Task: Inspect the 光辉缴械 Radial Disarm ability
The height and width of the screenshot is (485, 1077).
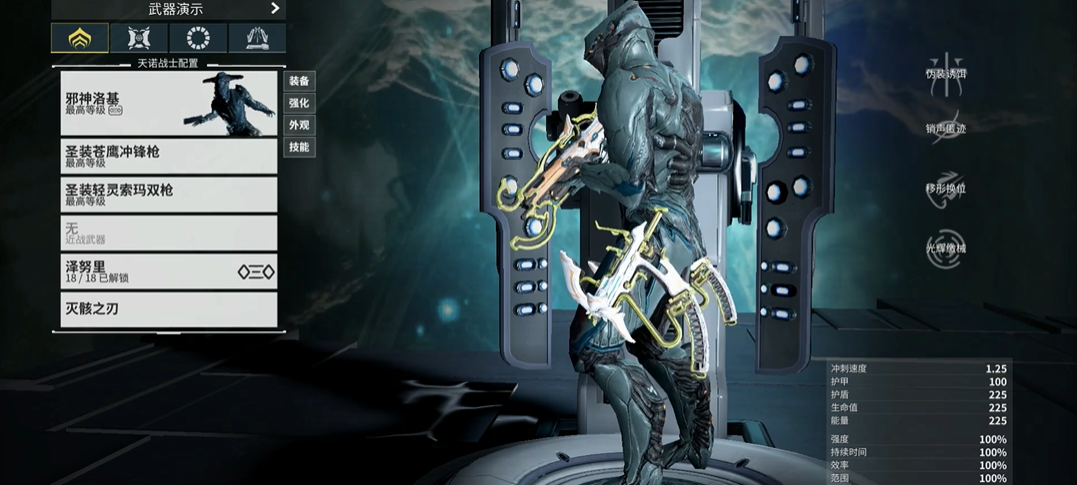Action: click(945, 248)
